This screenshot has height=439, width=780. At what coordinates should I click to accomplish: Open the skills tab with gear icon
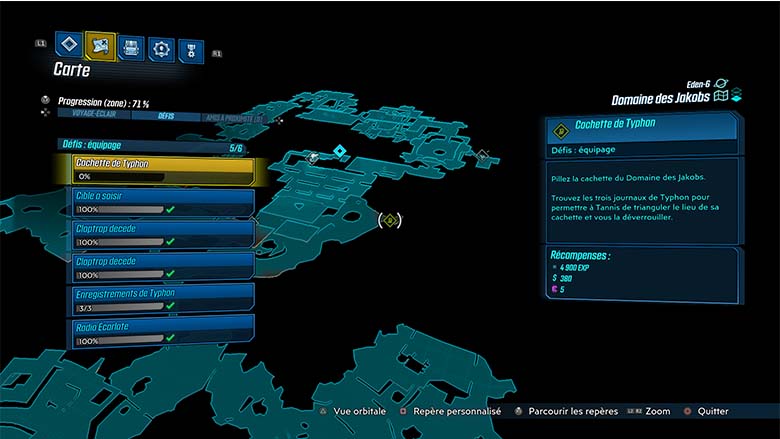tap(161, 48)
